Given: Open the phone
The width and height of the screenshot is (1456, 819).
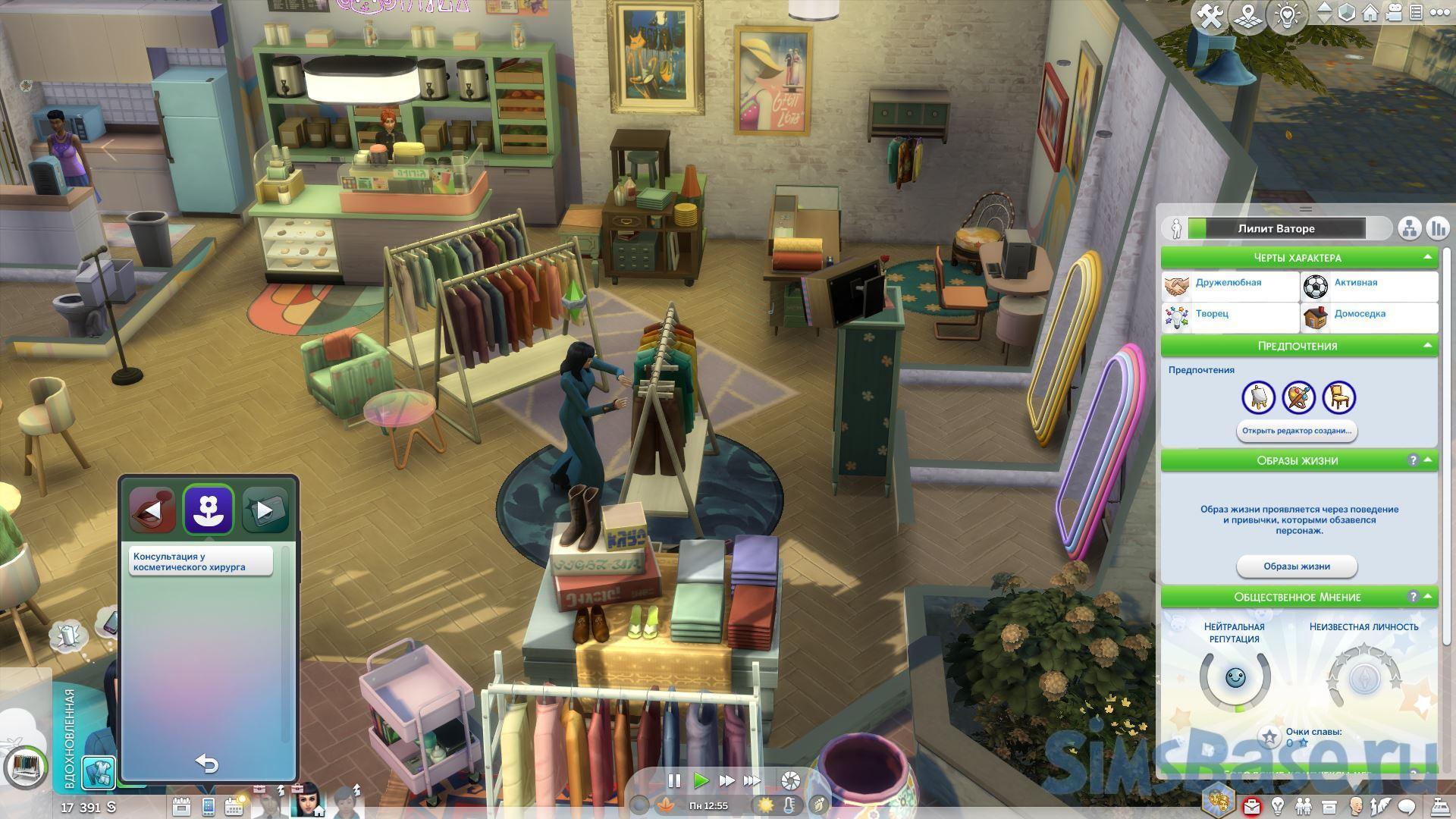Looking at the screenshot, I should click(209, 806).
